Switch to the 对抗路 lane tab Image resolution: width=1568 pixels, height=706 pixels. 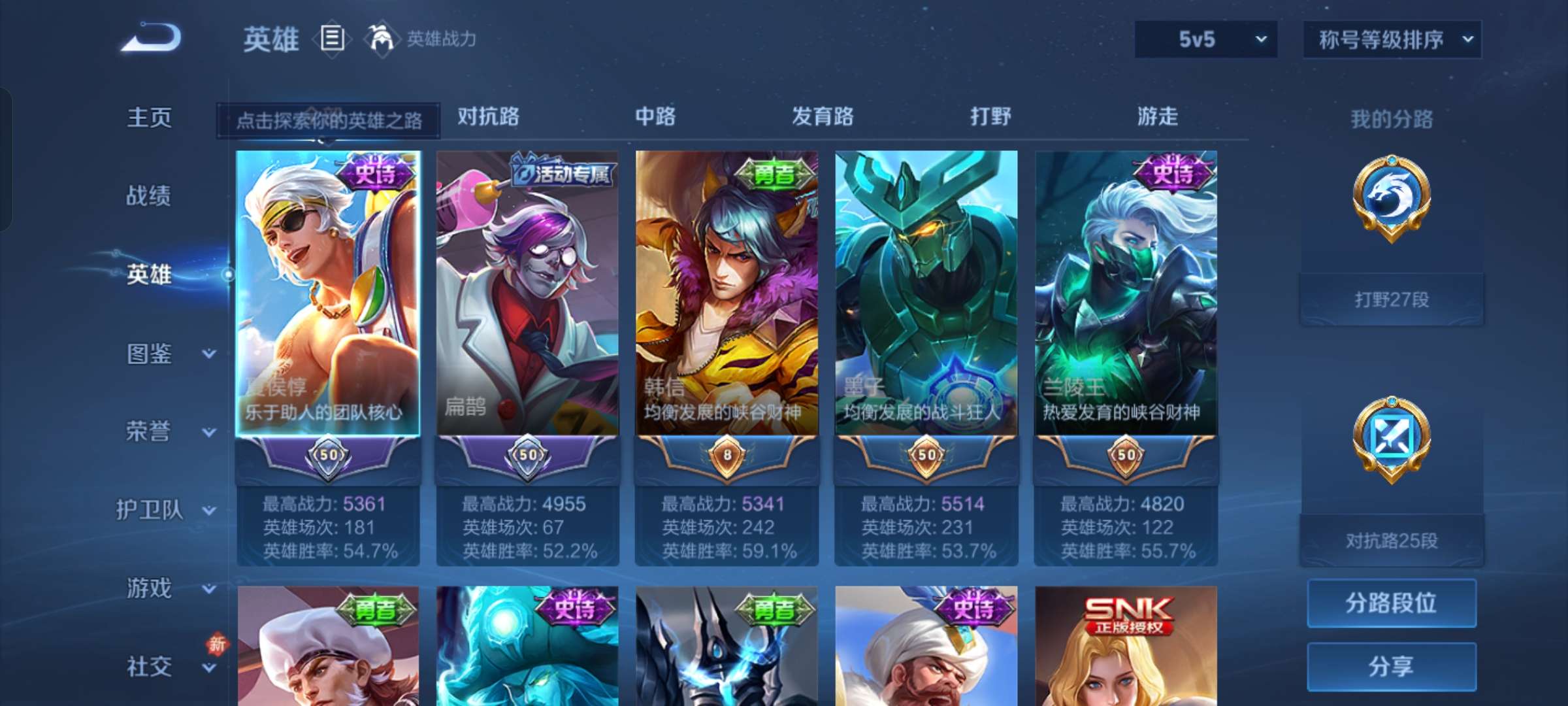pos(488,116)
